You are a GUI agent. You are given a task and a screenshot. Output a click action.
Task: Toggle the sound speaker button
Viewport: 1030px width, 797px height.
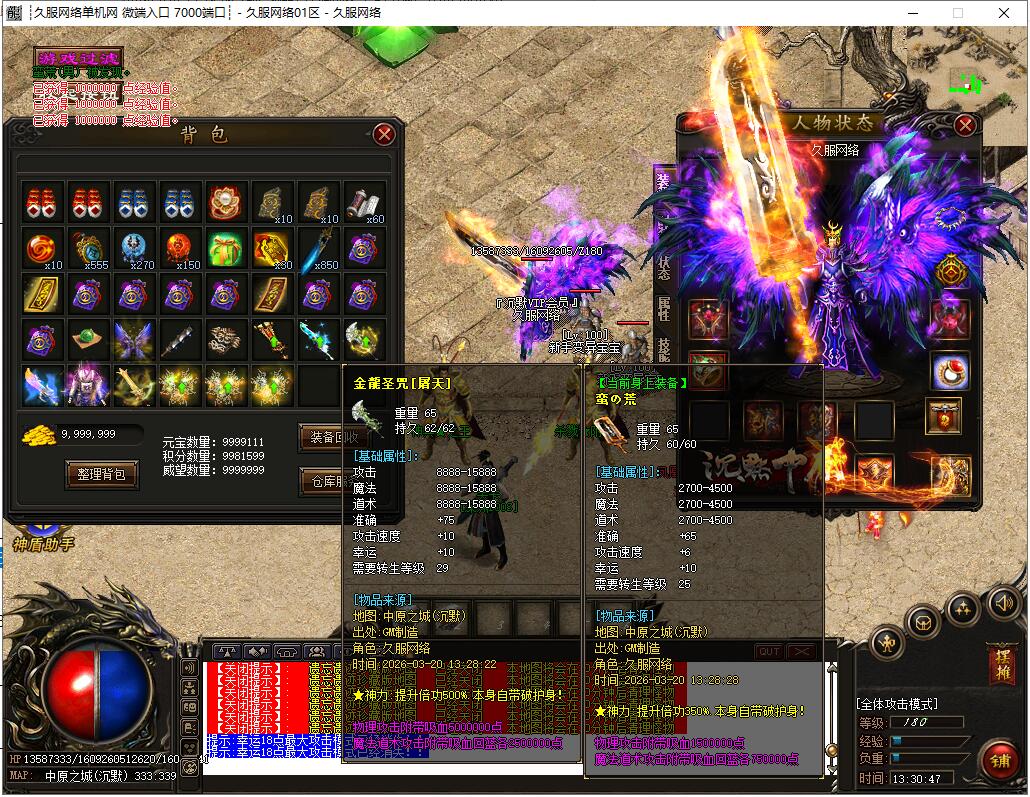pos(1003,602)
